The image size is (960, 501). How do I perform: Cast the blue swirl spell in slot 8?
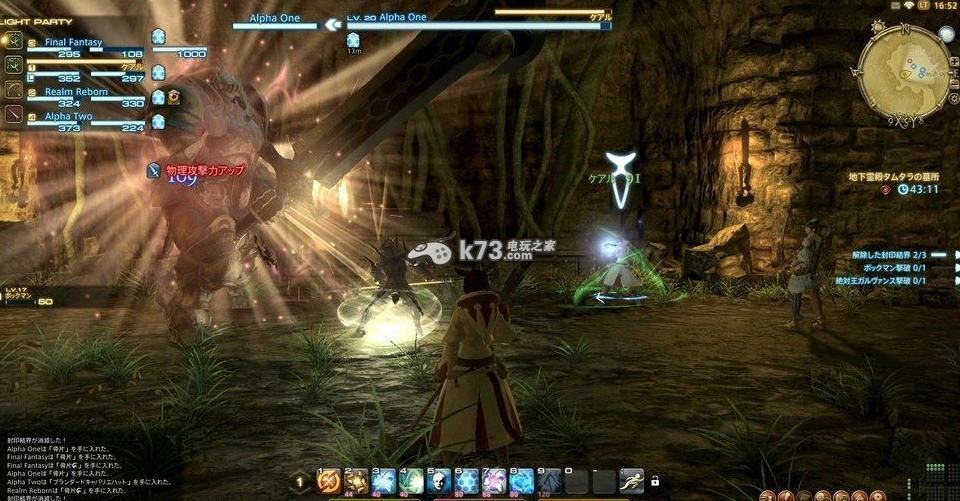519,482
